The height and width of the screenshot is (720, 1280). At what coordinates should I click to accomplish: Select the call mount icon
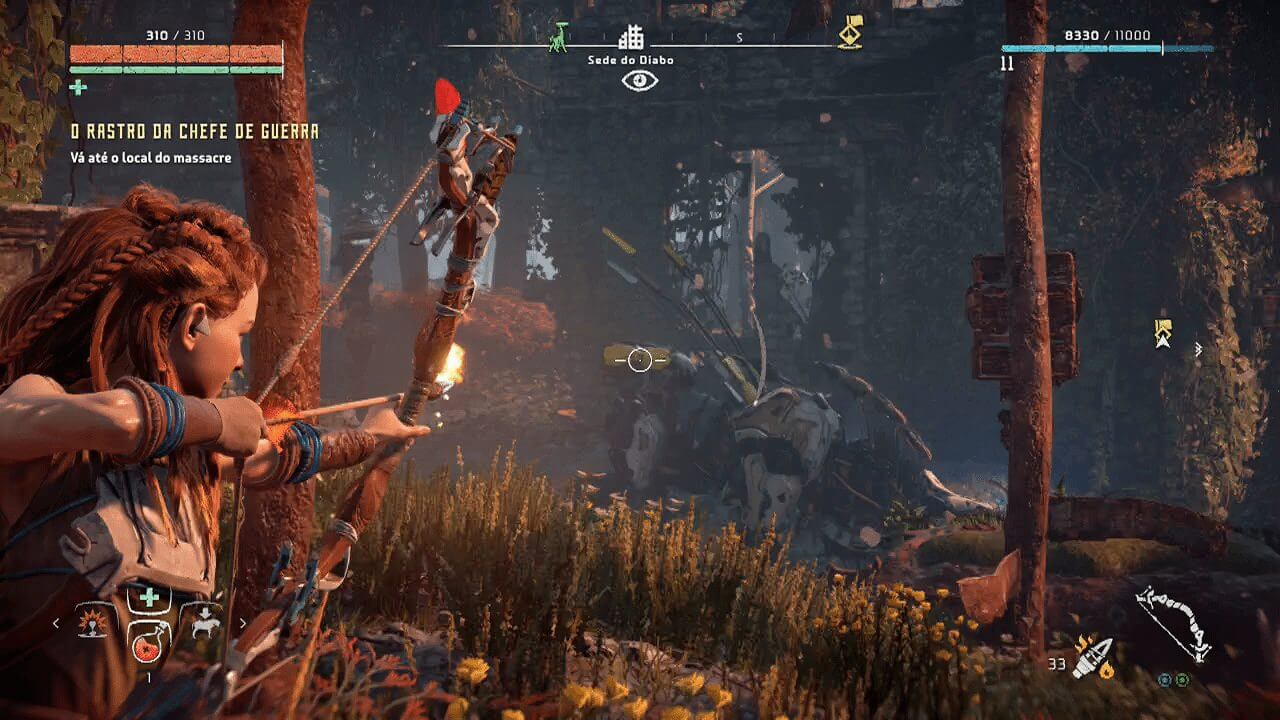click(x=207, y=622)
